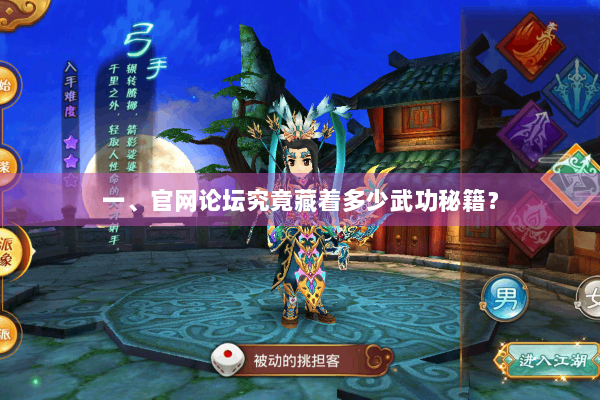Open the 始 round button on left edge
The width and height of the screenshot is (600, 400).
point(6,86)
